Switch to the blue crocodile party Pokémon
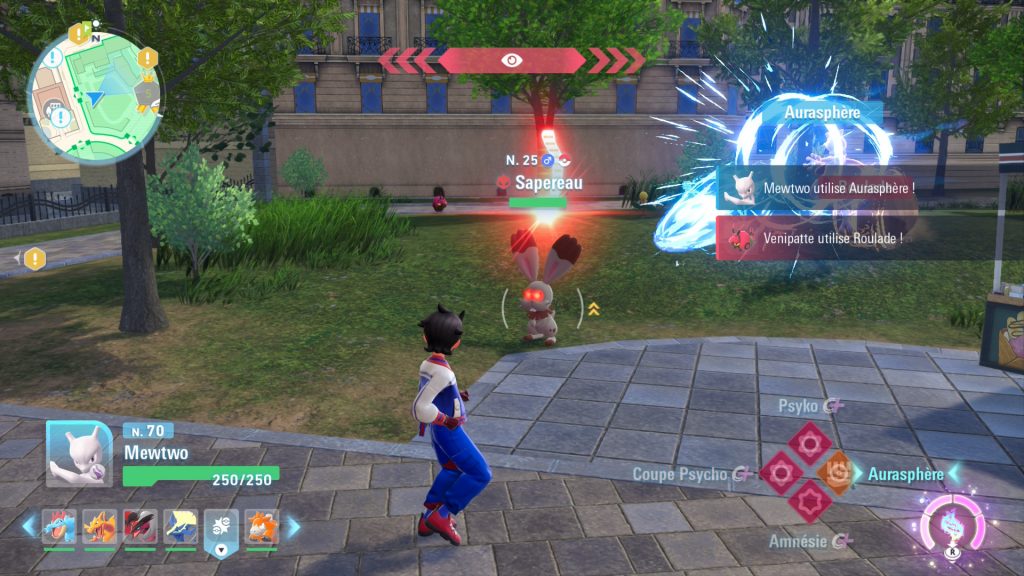Screen dimensions: 1024x576 point(59,527)
